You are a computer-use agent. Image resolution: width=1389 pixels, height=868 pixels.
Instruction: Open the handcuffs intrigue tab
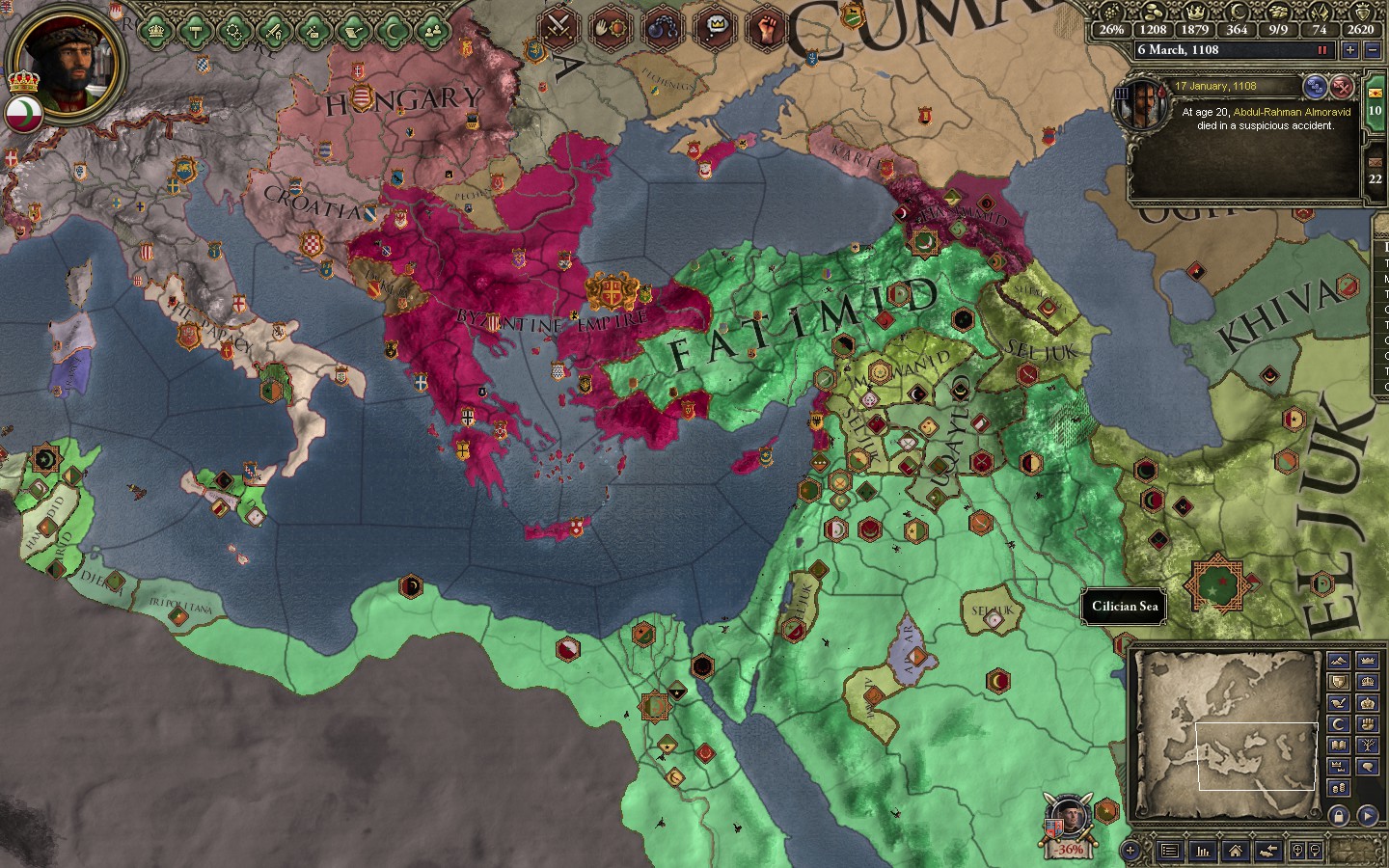(663, 27)
